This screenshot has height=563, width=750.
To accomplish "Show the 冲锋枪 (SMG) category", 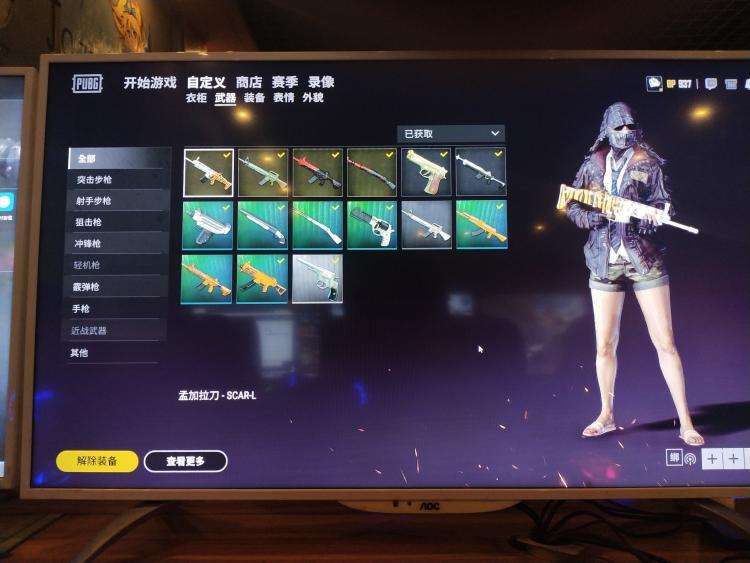I will pyautogui.click(x=87, y=243).
